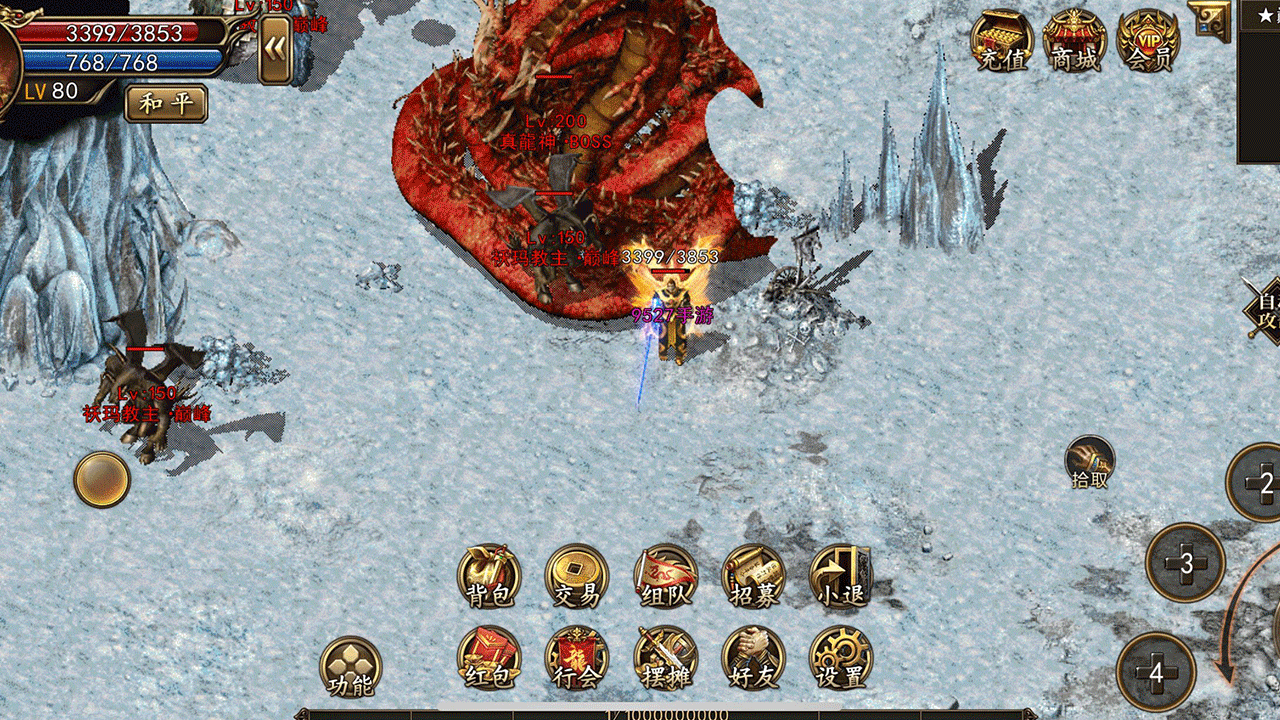This screenshot has width=1280, height=720.
Task: Open the 招募 recruitment panel
Action: 753,577
